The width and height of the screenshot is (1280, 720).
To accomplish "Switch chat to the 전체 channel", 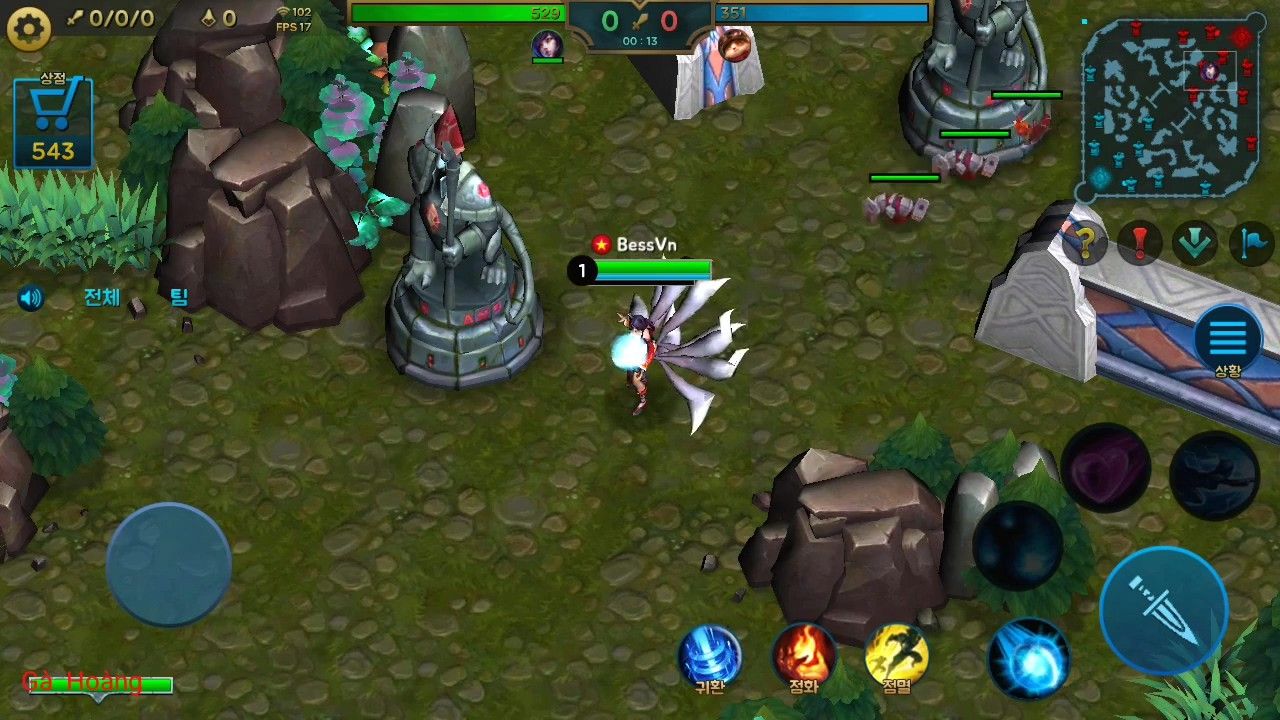I will 101,297.
